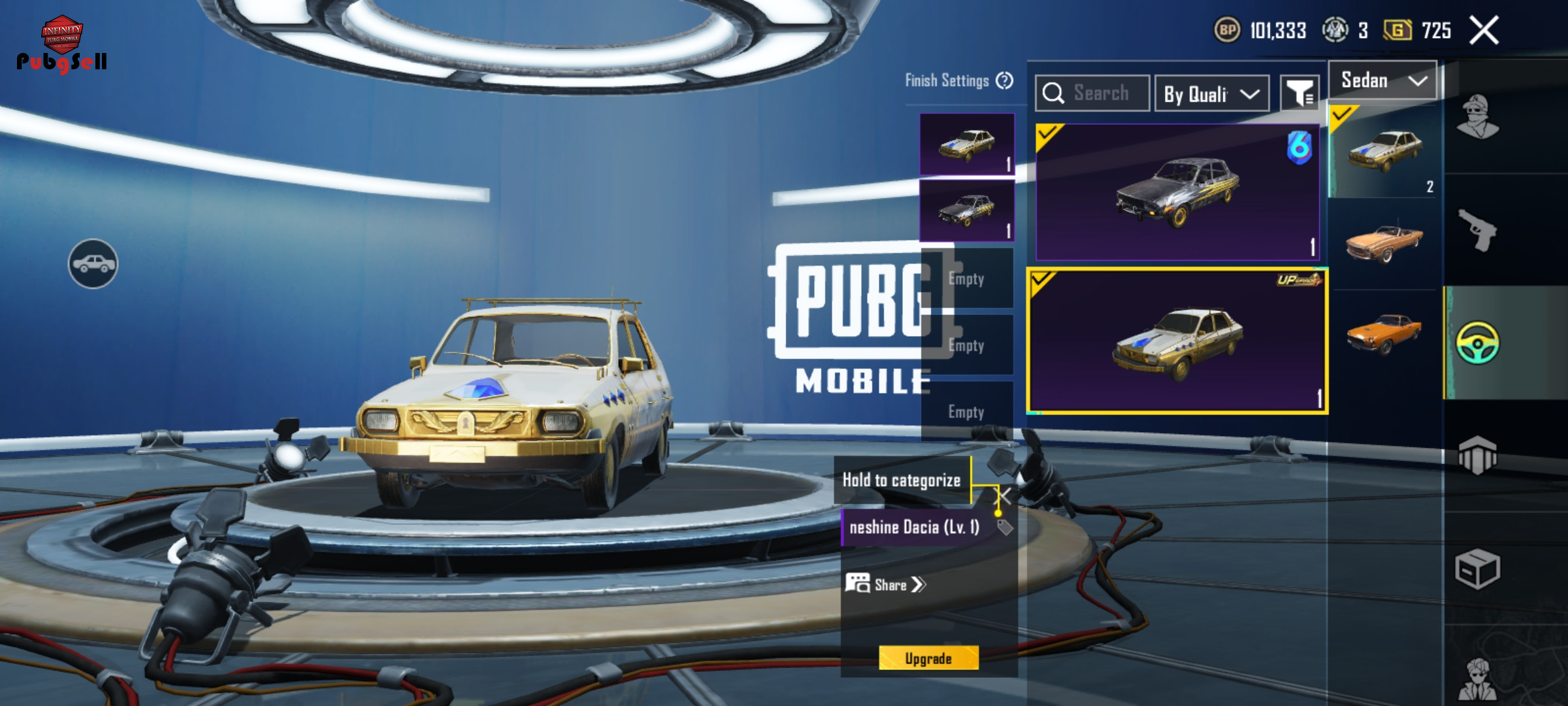Open the Sedan vehicle type dropdown

[x=1382, y=81]
